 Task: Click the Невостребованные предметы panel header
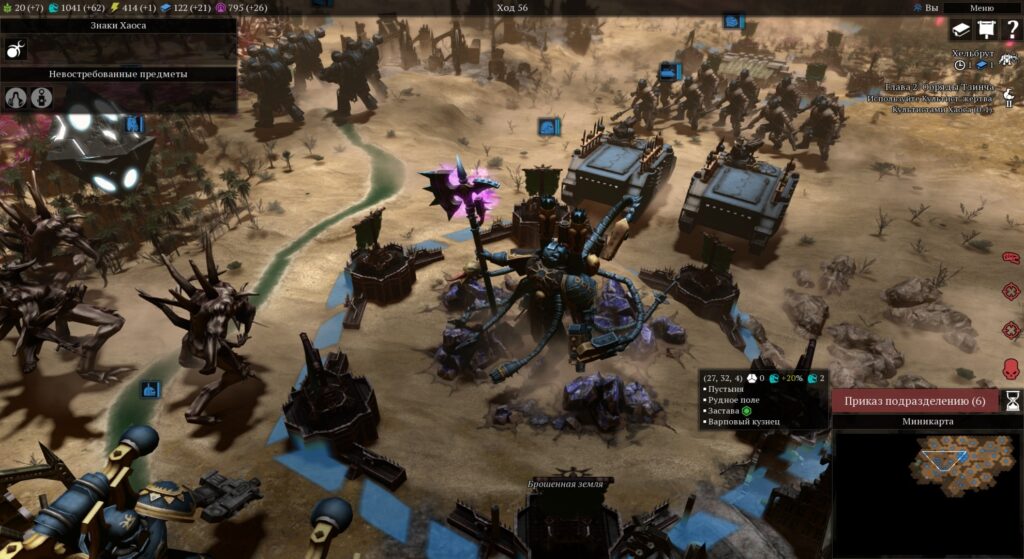pyautogui.click(x=118, y=74)
